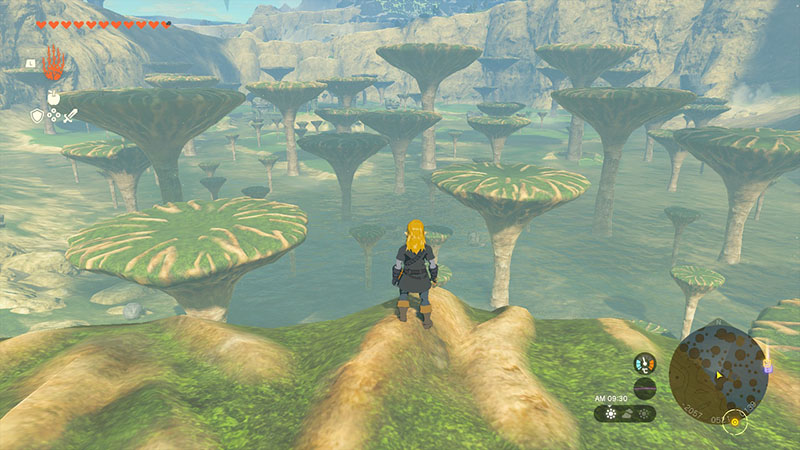Image resolution: width=800 pixels, height=450 pixels.
Task: Check the temperature gauge dial
Action: pyautogui.click(x=645, y=364)
